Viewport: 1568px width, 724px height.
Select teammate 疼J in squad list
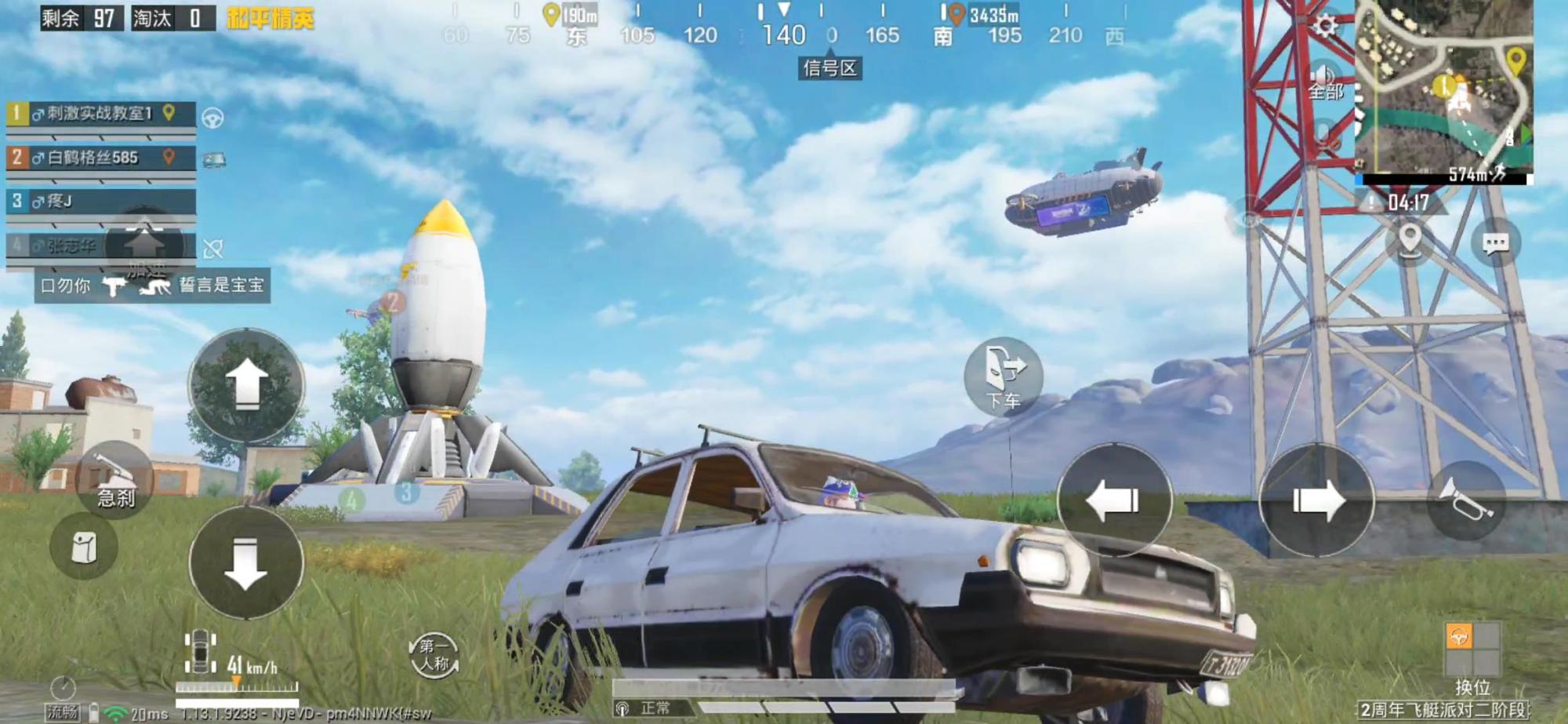click(100, 202)
